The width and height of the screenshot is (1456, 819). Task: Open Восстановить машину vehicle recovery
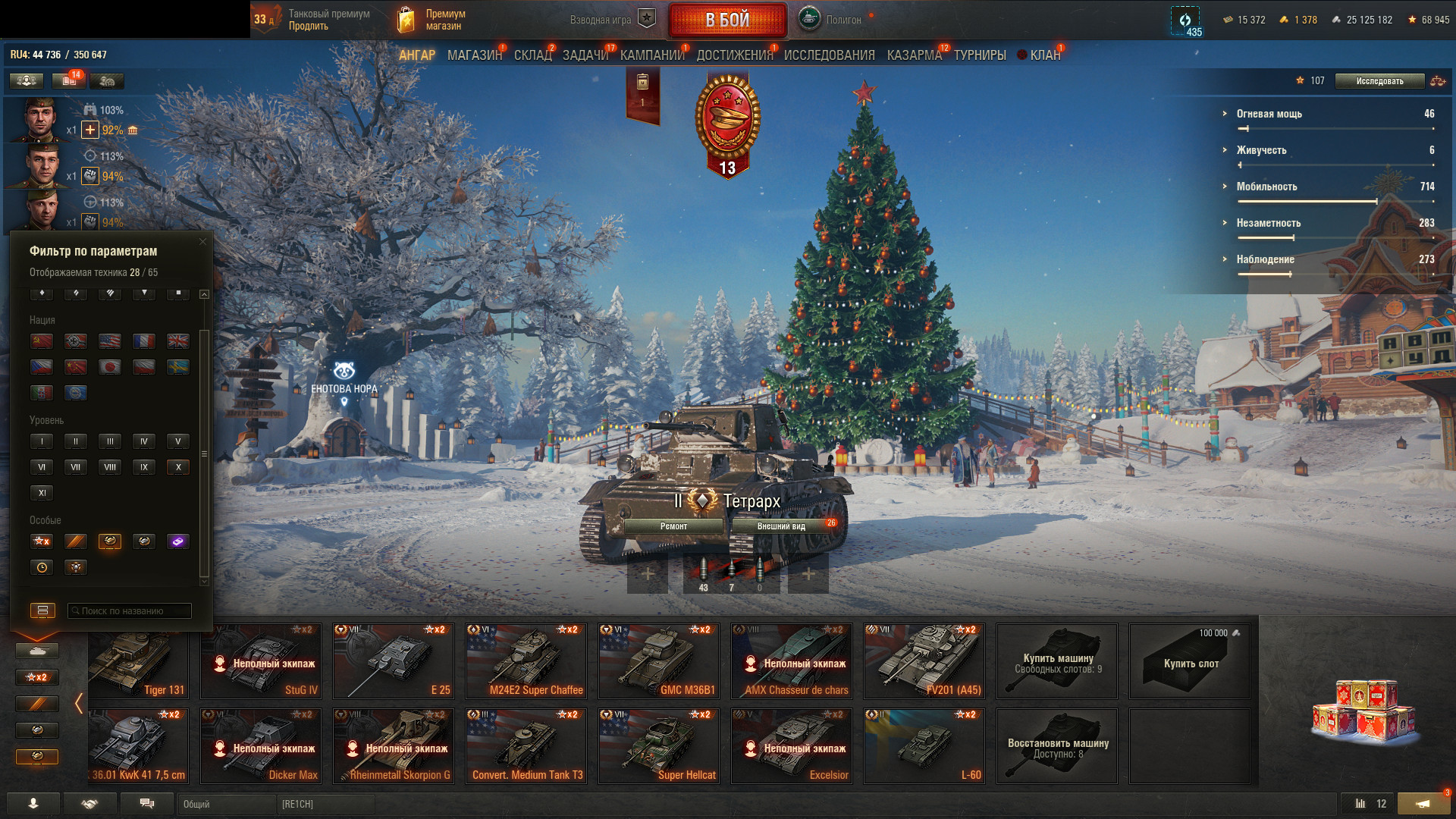[1057, 746]
